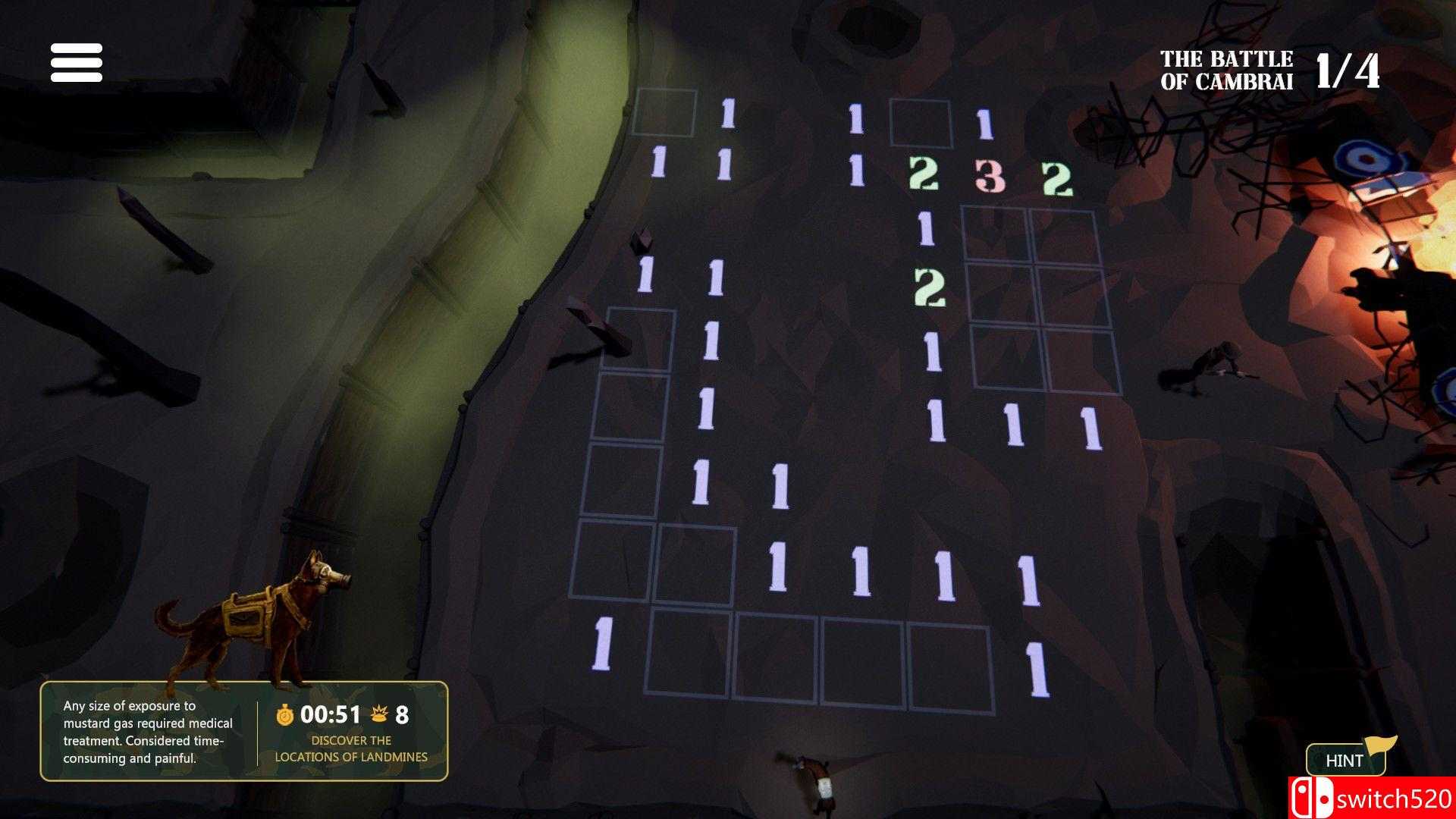Reveal the covered cell next to the green 2
The image size is (1456, 819).
coord(1001,292)
